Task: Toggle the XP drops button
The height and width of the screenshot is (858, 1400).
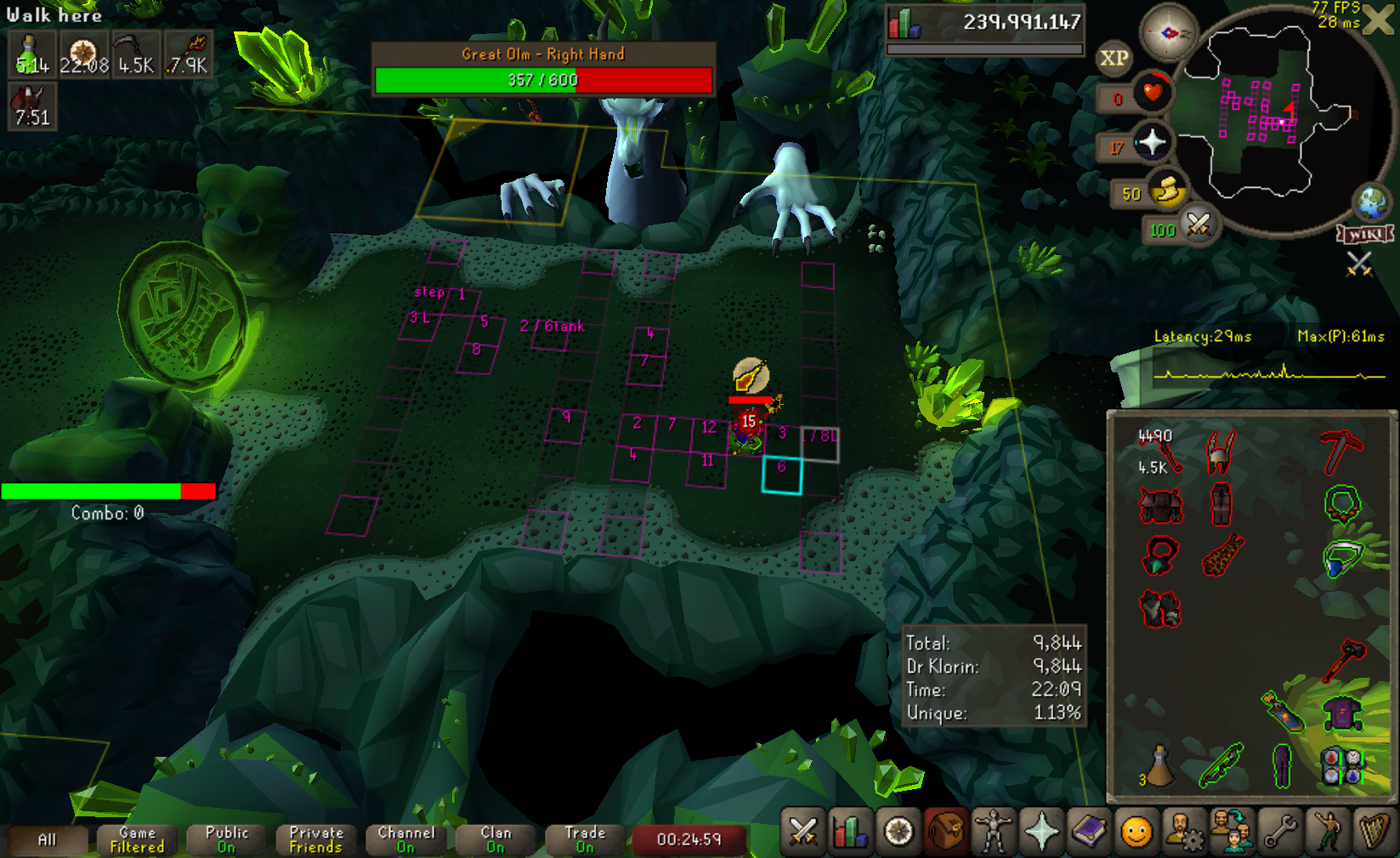Action: [x=1114, y=59]
